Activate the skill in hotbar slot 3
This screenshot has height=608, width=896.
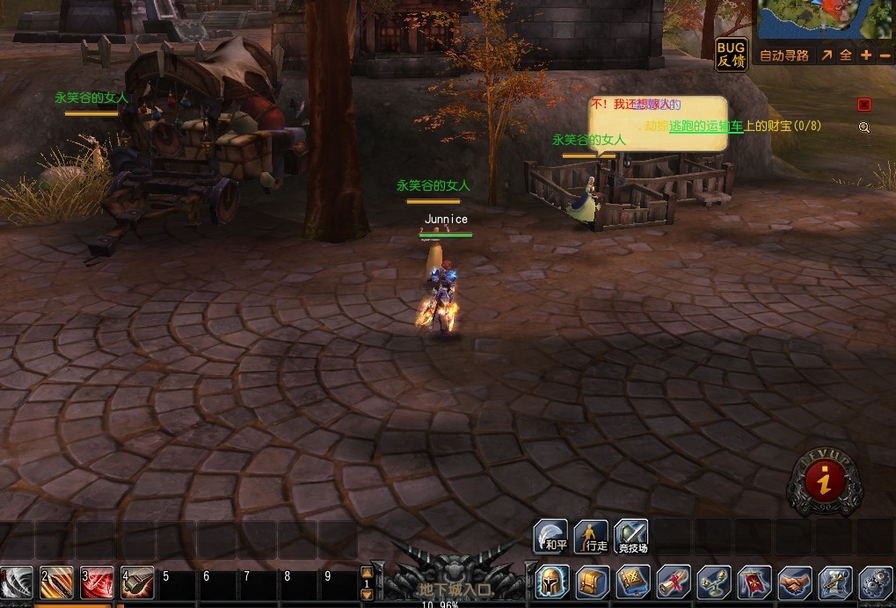pos(97,582)
